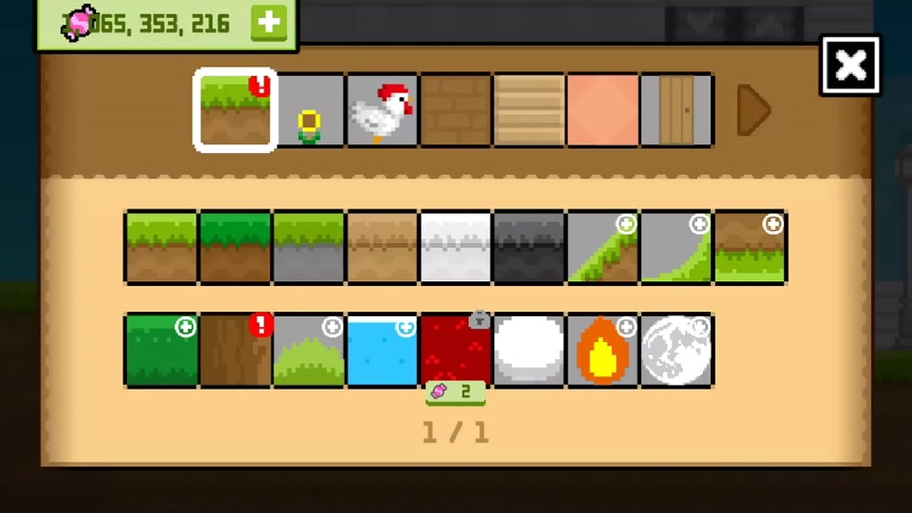Choose the sandy dirt block
Image resolution: width=912 pixels, height=513 pixels.
coord(382,247)
